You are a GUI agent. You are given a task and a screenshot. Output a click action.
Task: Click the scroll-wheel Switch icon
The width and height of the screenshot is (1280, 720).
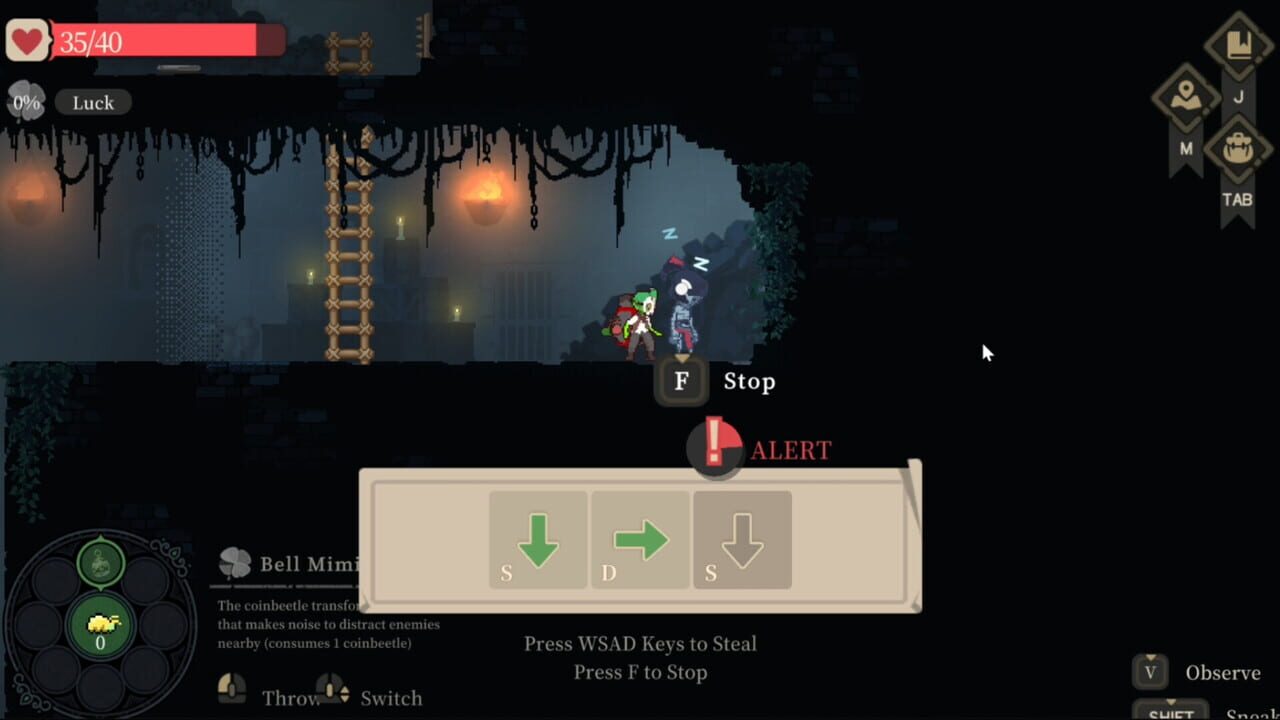[330, 692]
